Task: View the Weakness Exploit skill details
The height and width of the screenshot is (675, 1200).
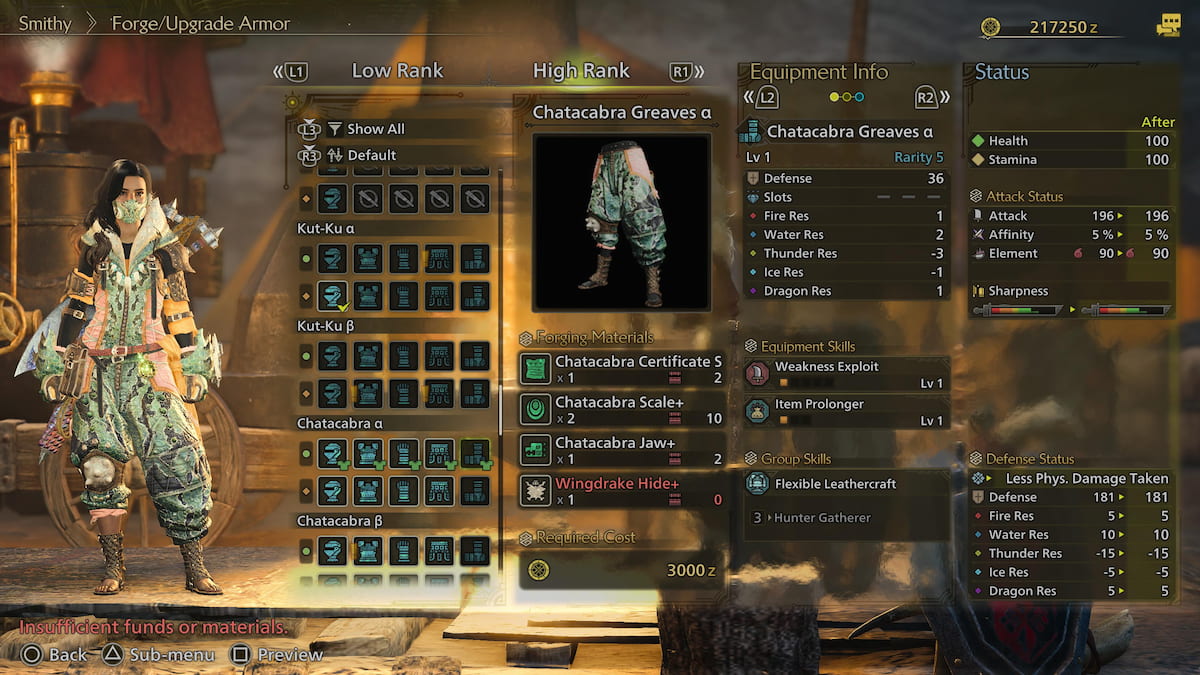Action: click(x=845, y=374)
